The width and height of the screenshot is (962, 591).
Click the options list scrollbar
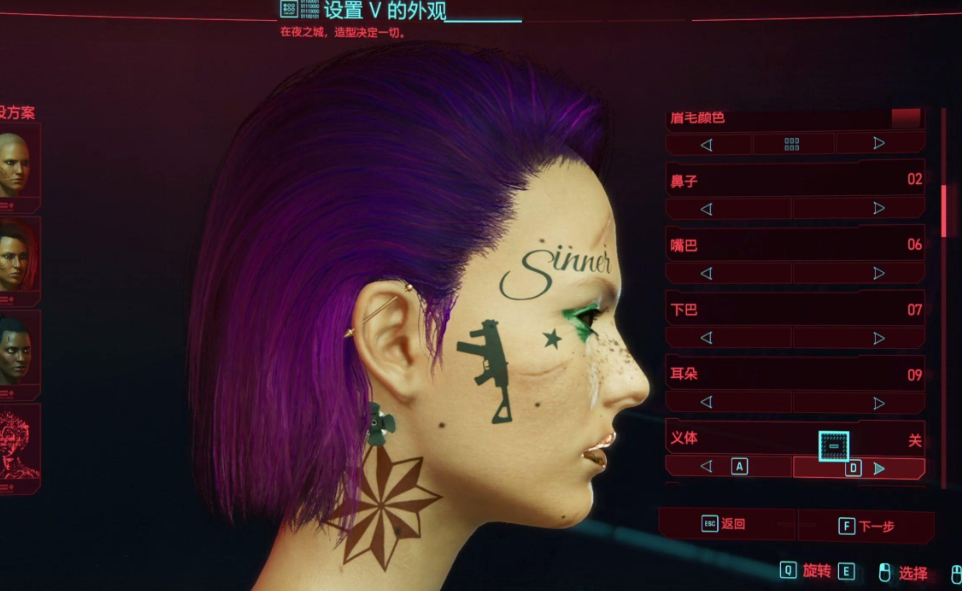[943, 210]
